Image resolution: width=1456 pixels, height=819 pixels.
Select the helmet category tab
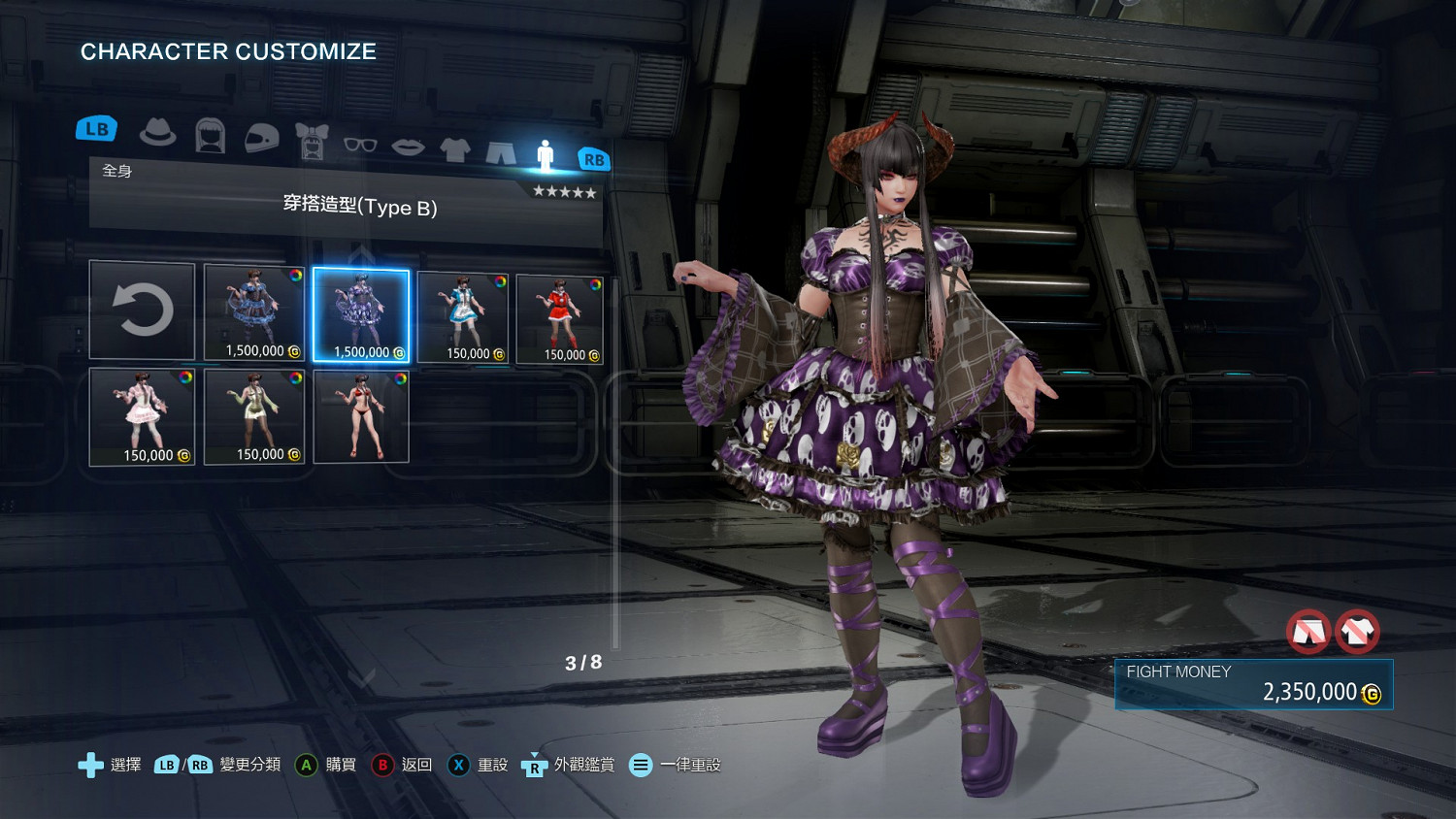(x=261, y=139)
